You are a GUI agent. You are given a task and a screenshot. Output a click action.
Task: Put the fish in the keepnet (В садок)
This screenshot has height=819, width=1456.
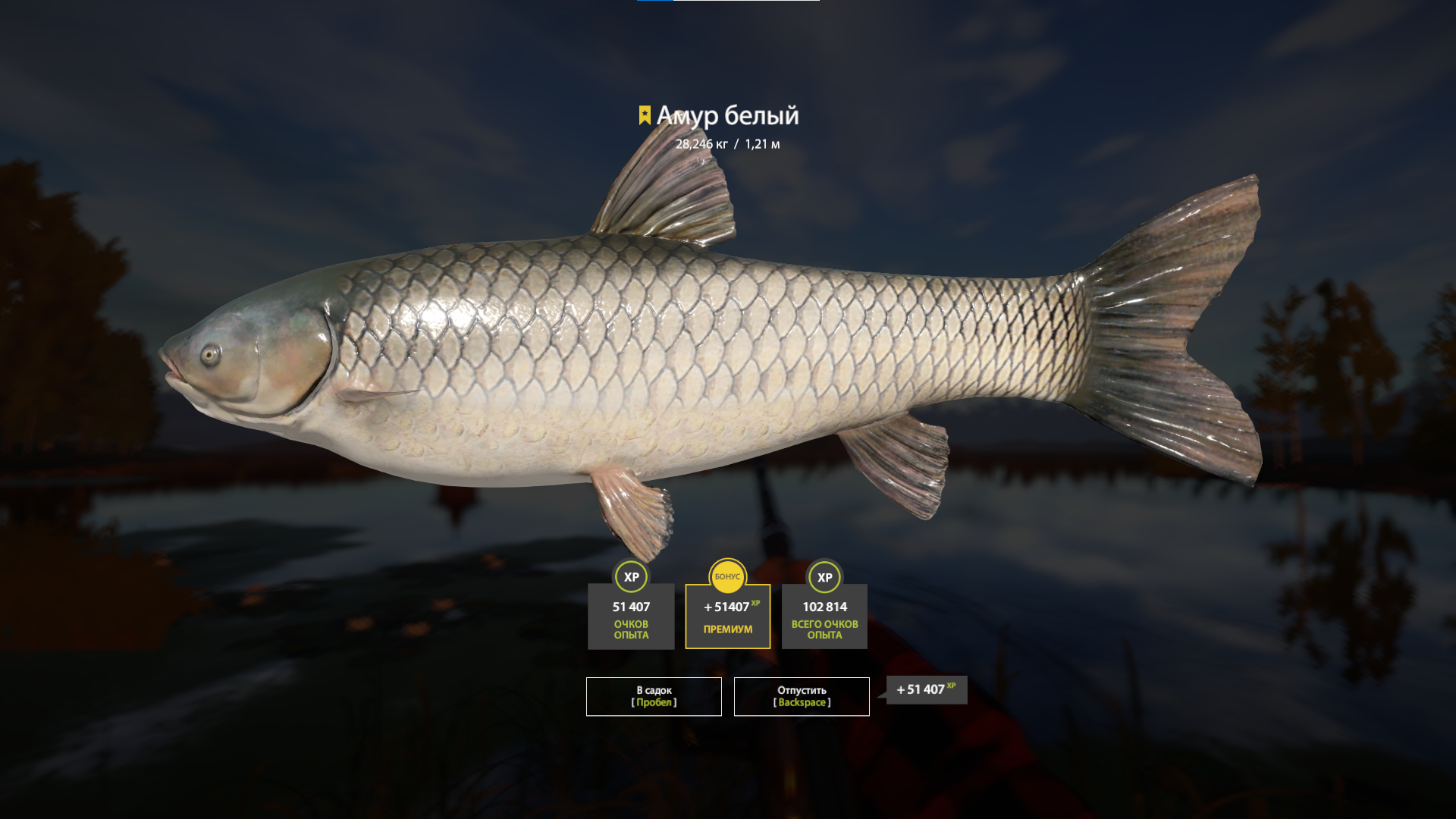654,696
